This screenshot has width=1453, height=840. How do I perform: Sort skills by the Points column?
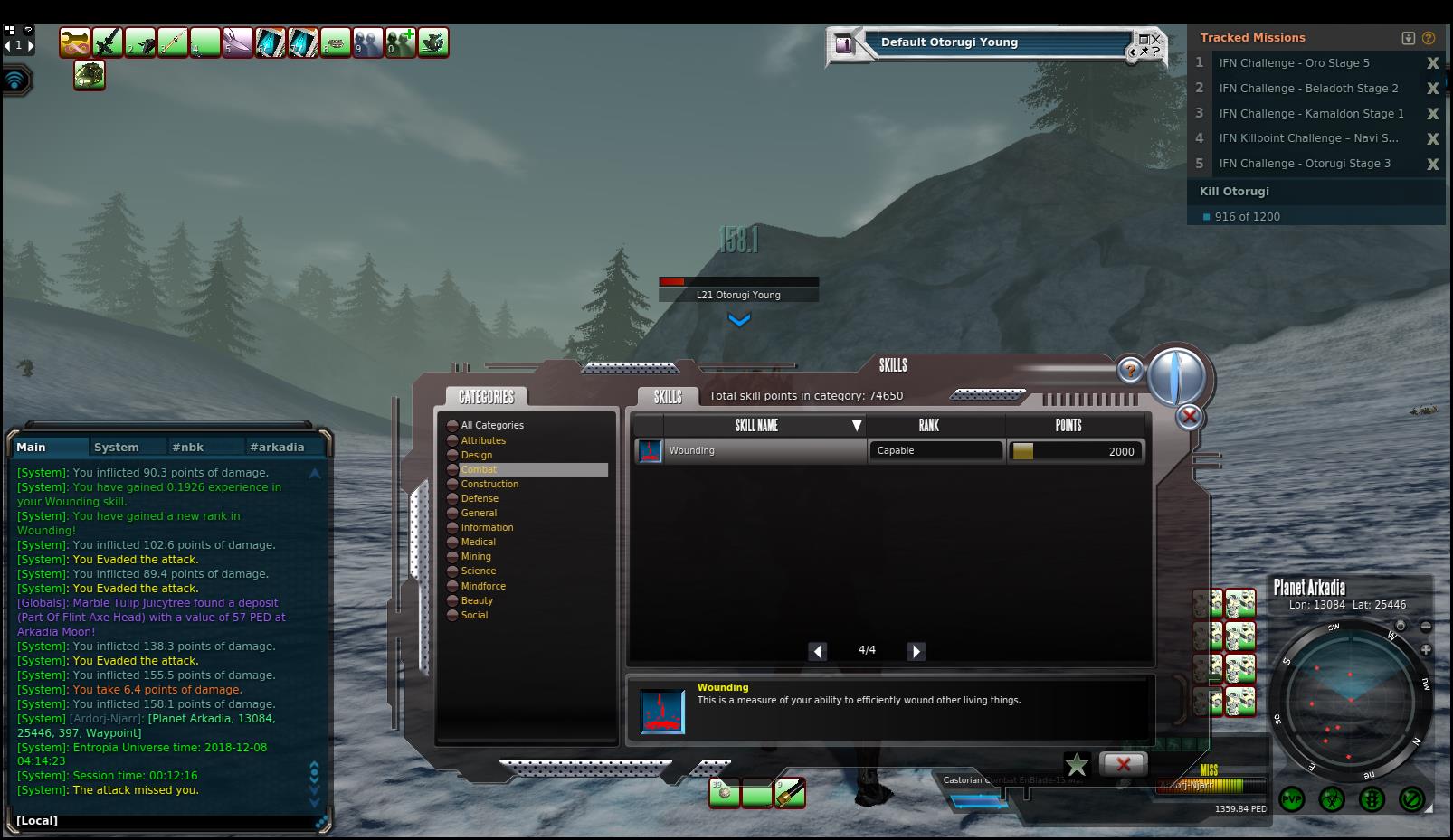pyautogui.click(x=1068, y=425)
